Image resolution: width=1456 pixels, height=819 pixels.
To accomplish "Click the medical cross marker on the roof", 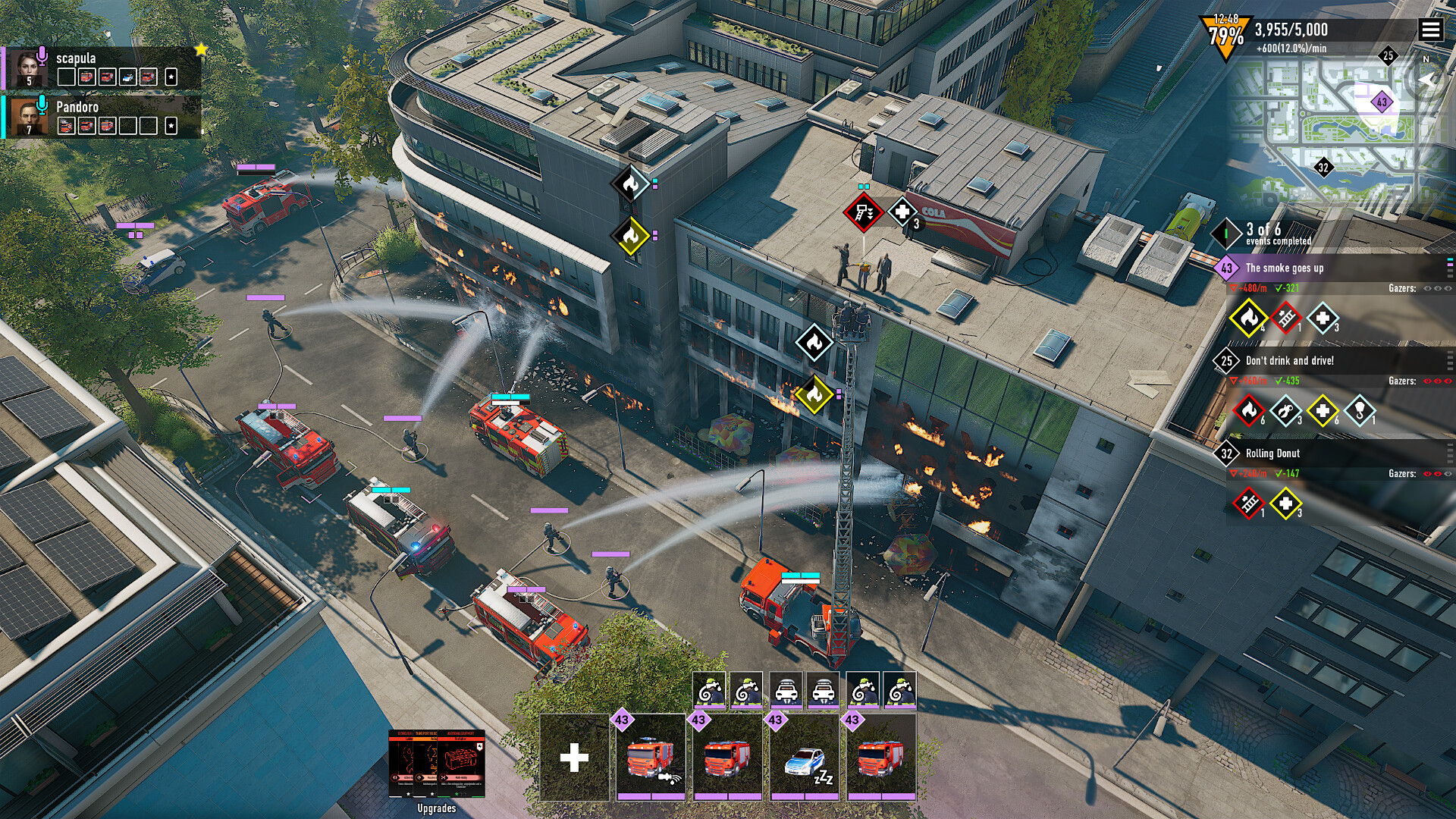I will [902, 212].
